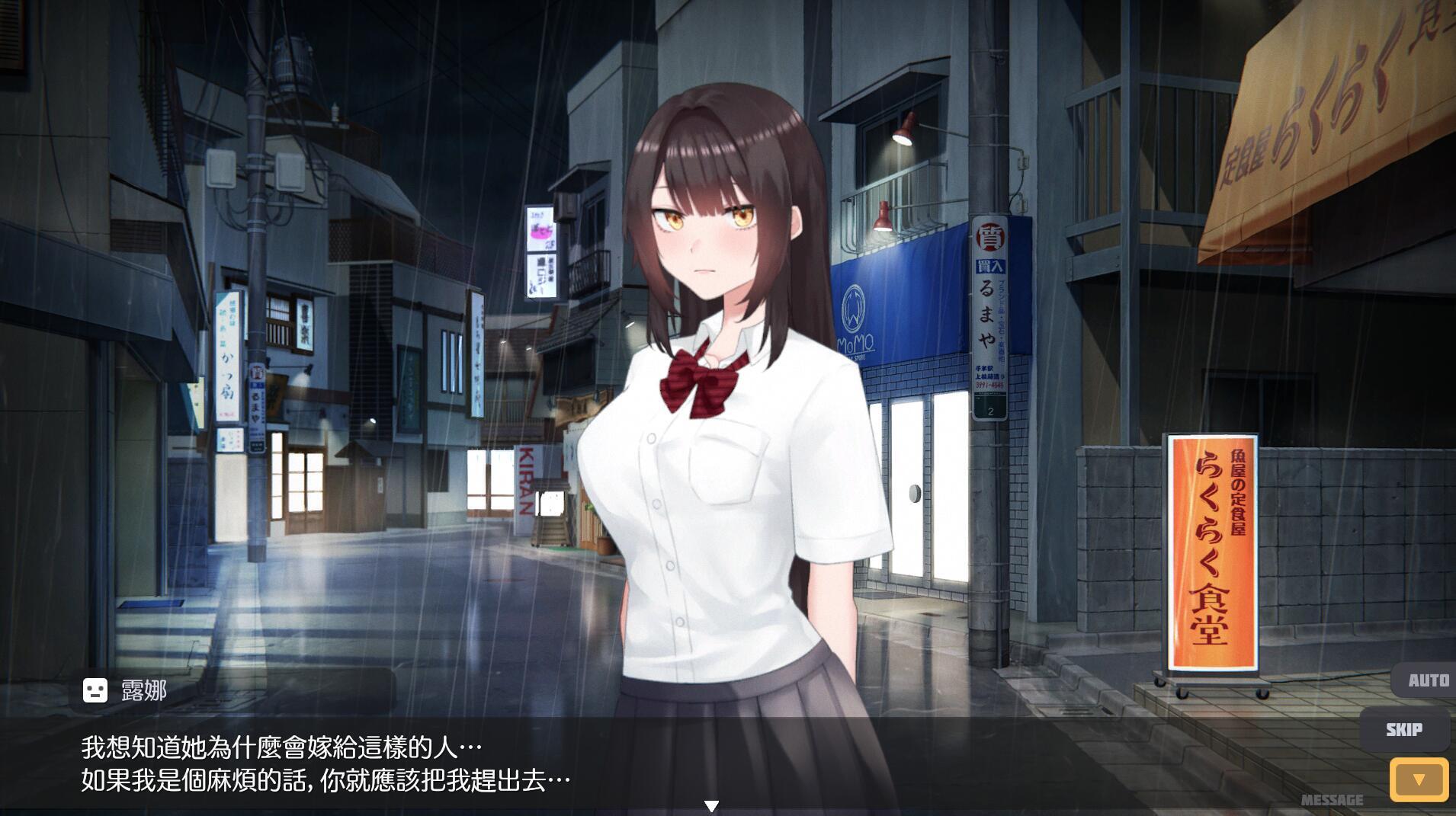This screenshot has width=1456, height=816.
Task: Click the vertical KIRAN banner
Action: 527,480
